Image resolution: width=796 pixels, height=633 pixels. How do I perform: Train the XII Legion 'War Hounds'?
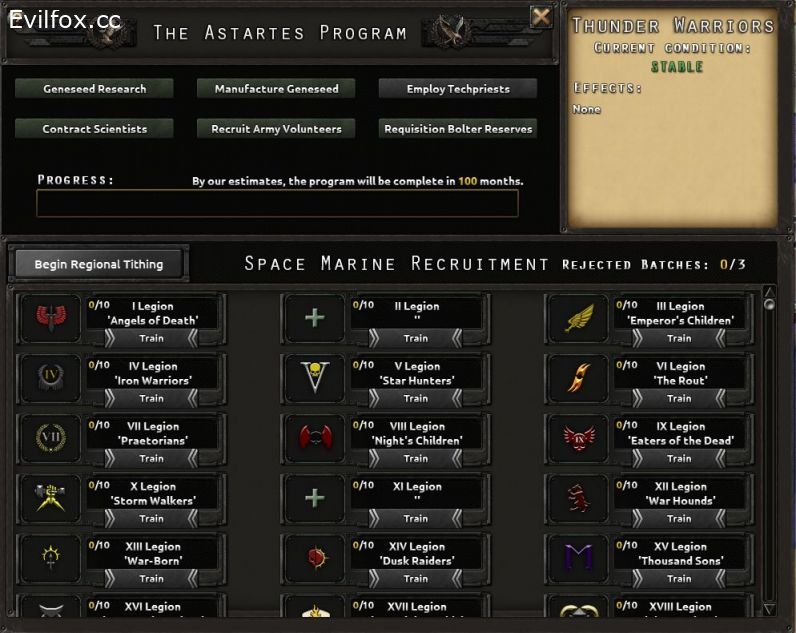pyautogui.click(x=679, y=518)
